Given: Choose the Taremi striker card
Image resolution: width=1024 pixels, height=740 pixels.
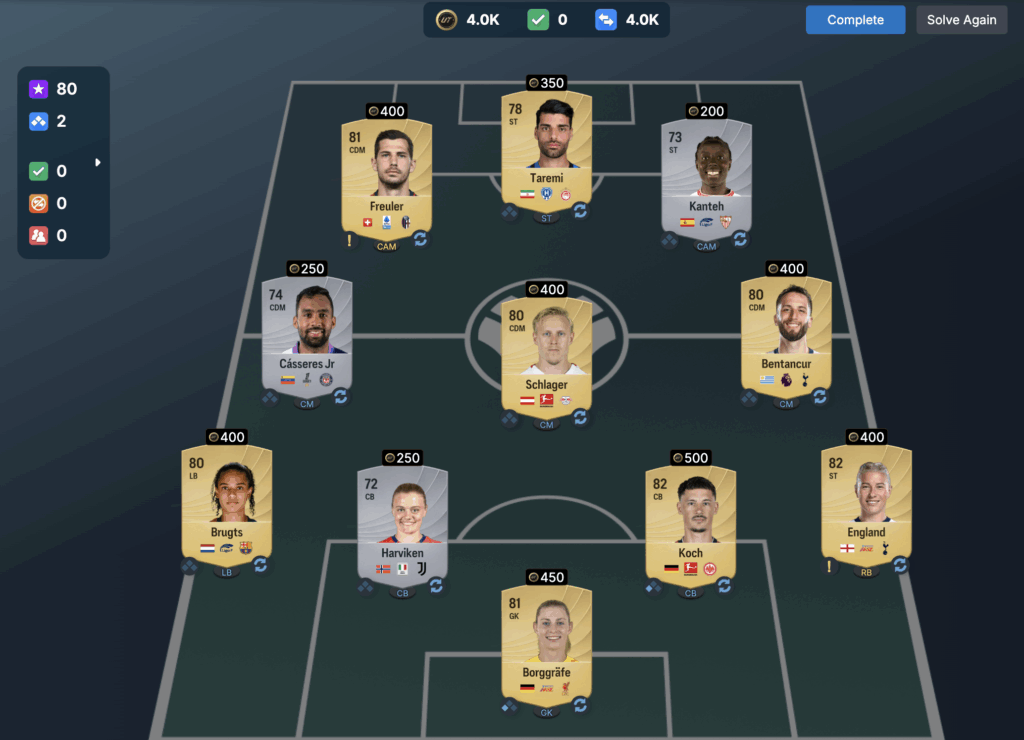Looking at the screenshot, I should tap(546, 147).
